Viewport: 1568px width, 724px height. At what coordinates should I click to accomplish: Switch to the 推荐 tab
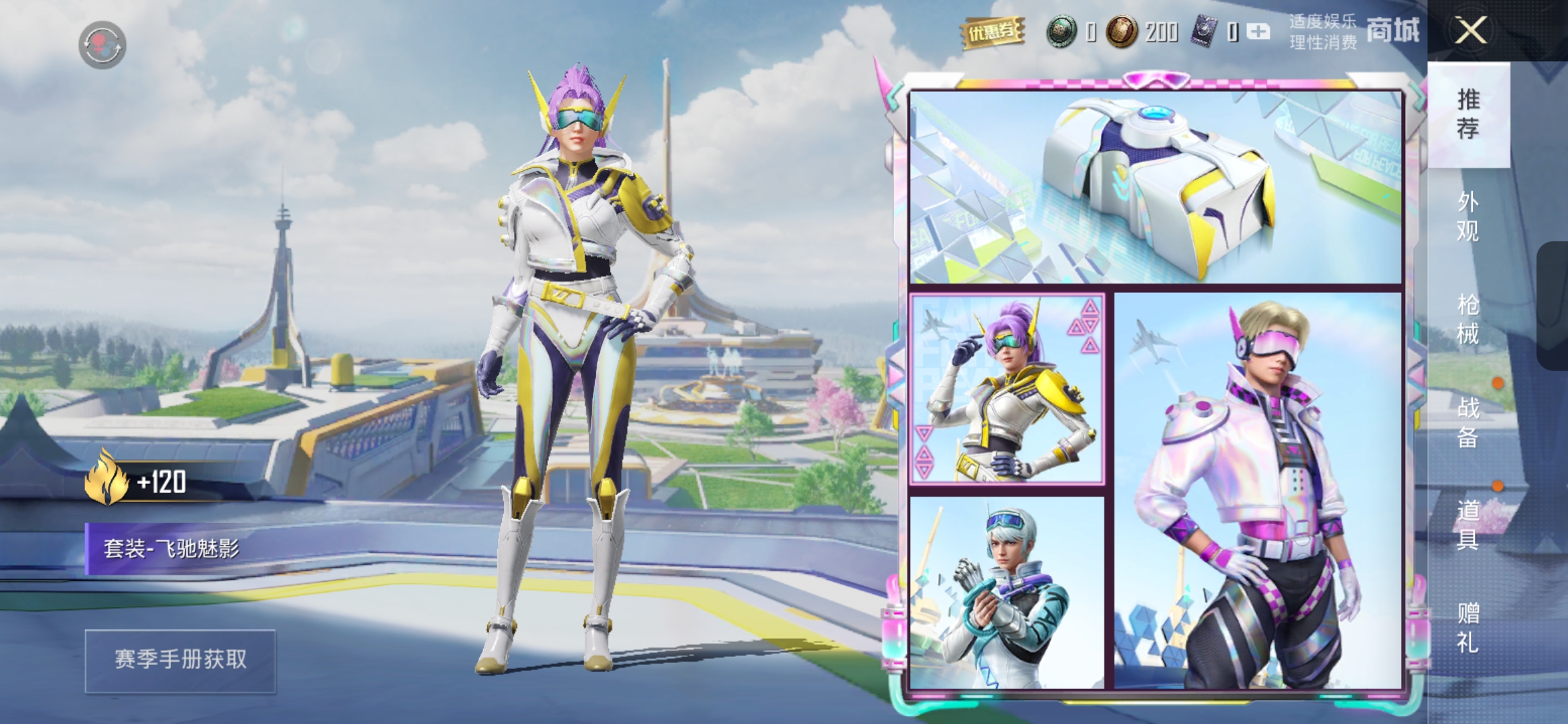[x=1468, y=114]
